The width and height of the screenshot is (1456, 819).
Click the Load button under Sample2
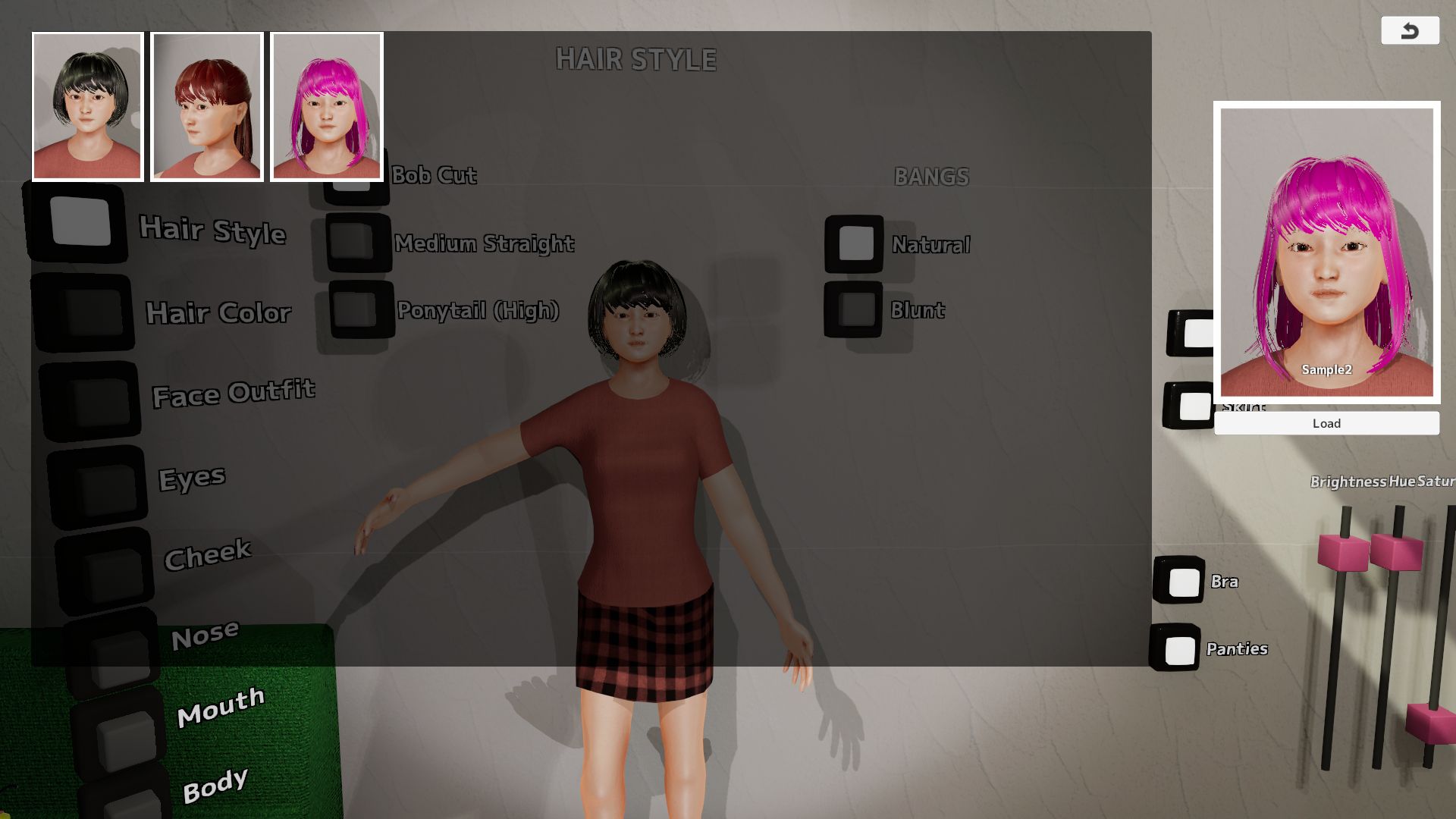[1326, 423]
